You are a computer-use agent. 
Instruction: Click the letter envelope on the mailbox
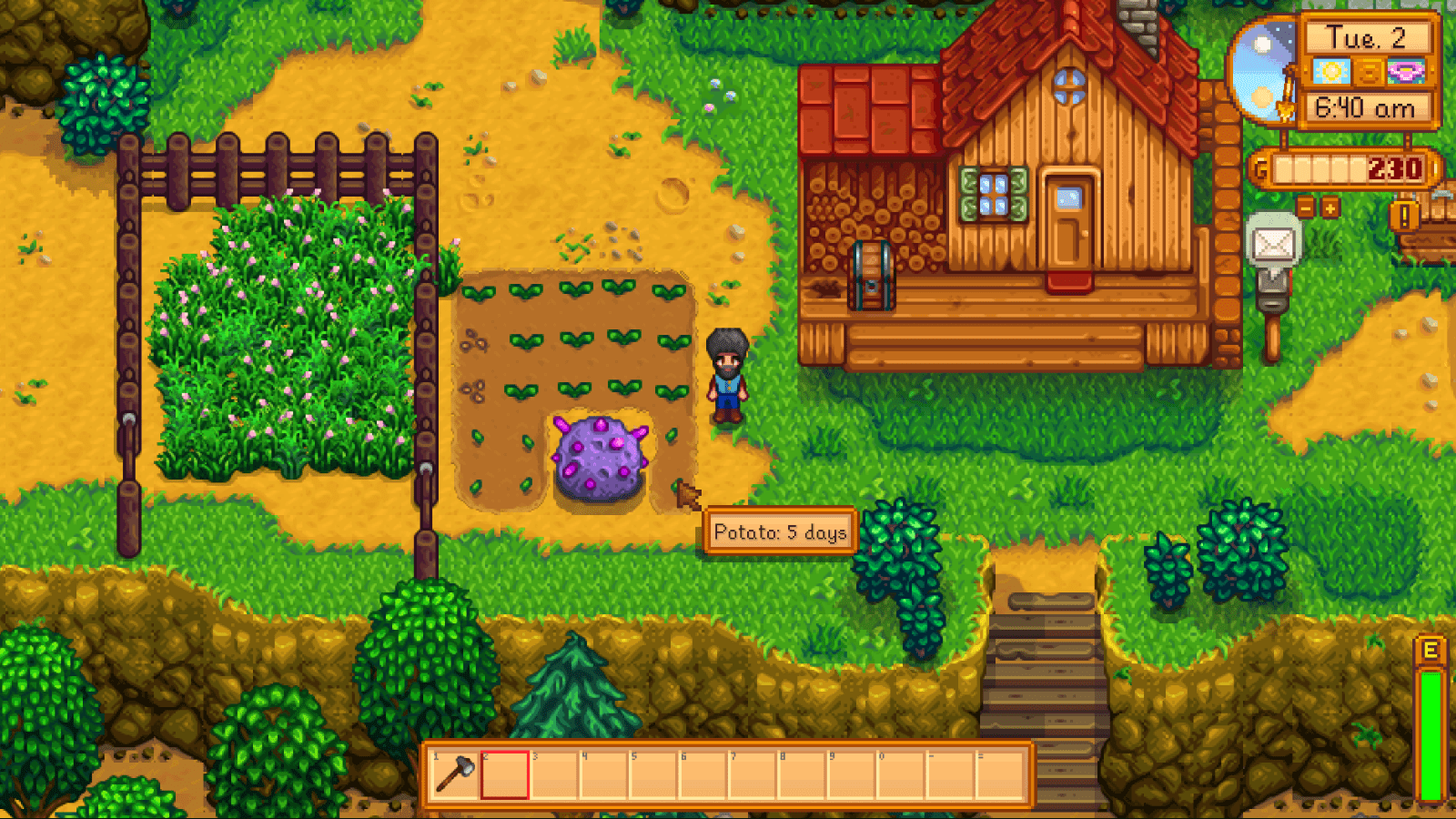coord(1274,244)
